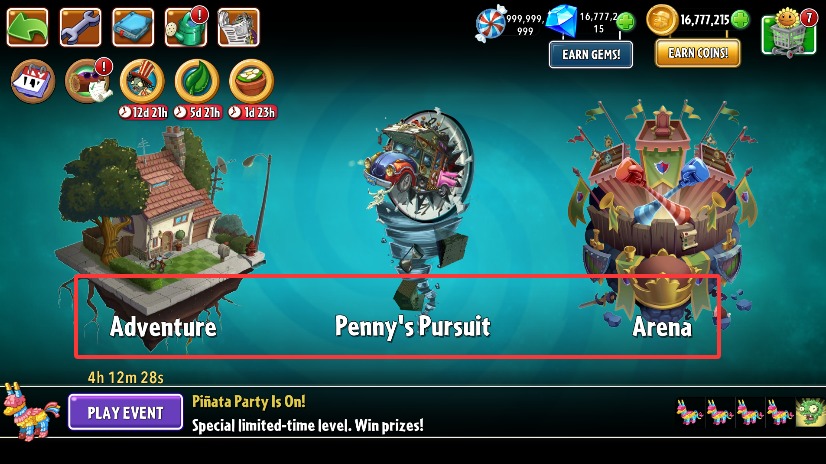Open the blue almanac book

coord(132,27)
